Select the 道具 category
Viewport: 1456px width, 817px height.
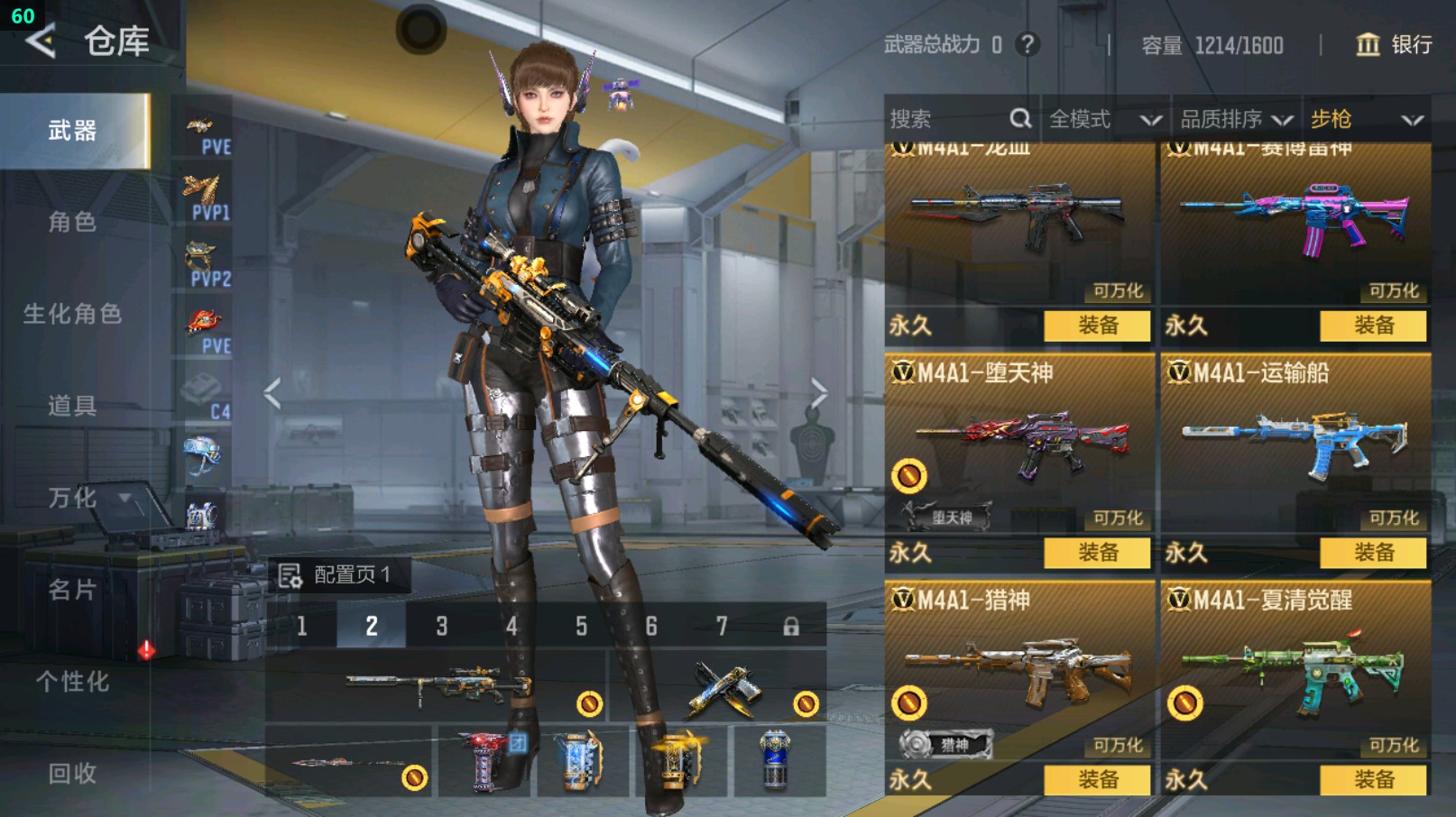(72, 406)
